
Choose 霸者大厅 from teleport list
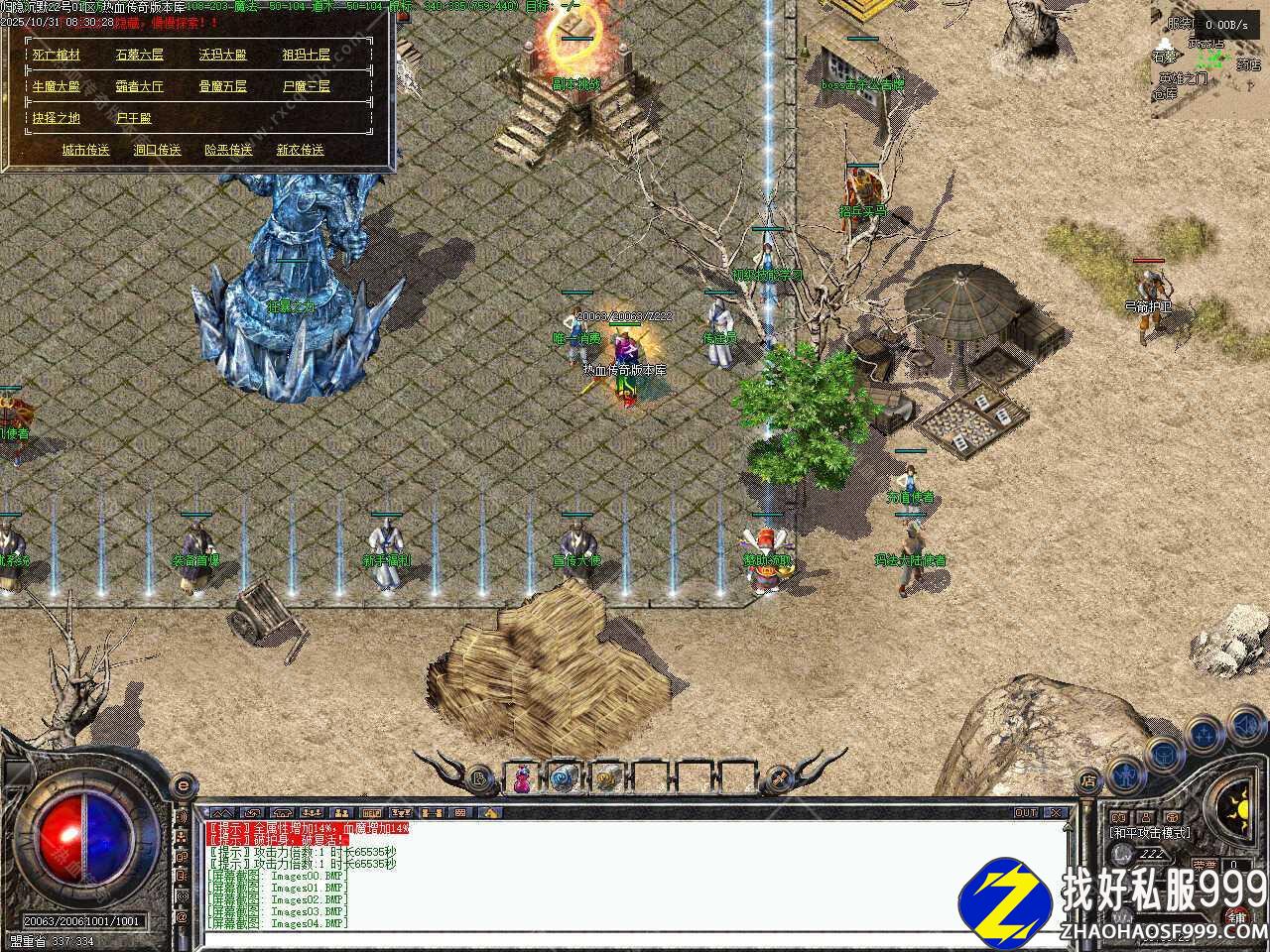tap(140, 86)
